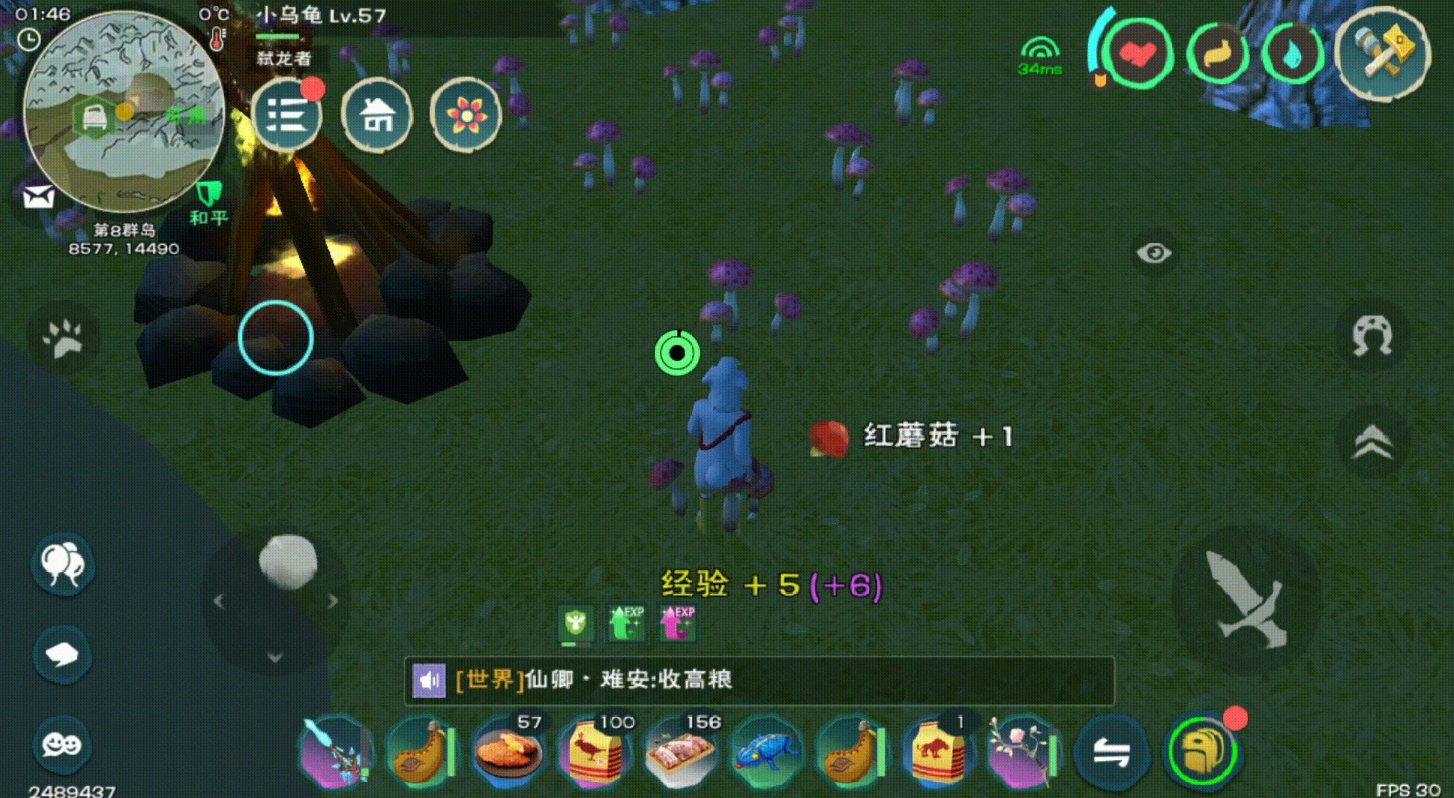
Task: Tap the sword attack button
Action: (1246, 599)
